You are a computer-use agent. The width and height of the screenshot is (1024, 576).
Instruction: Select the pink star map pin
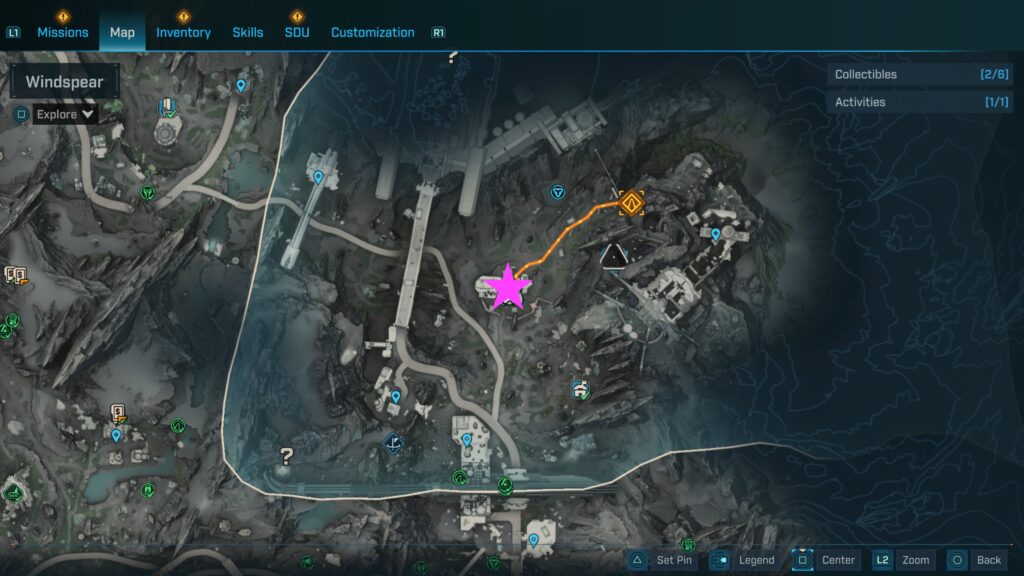click(508, 287)
